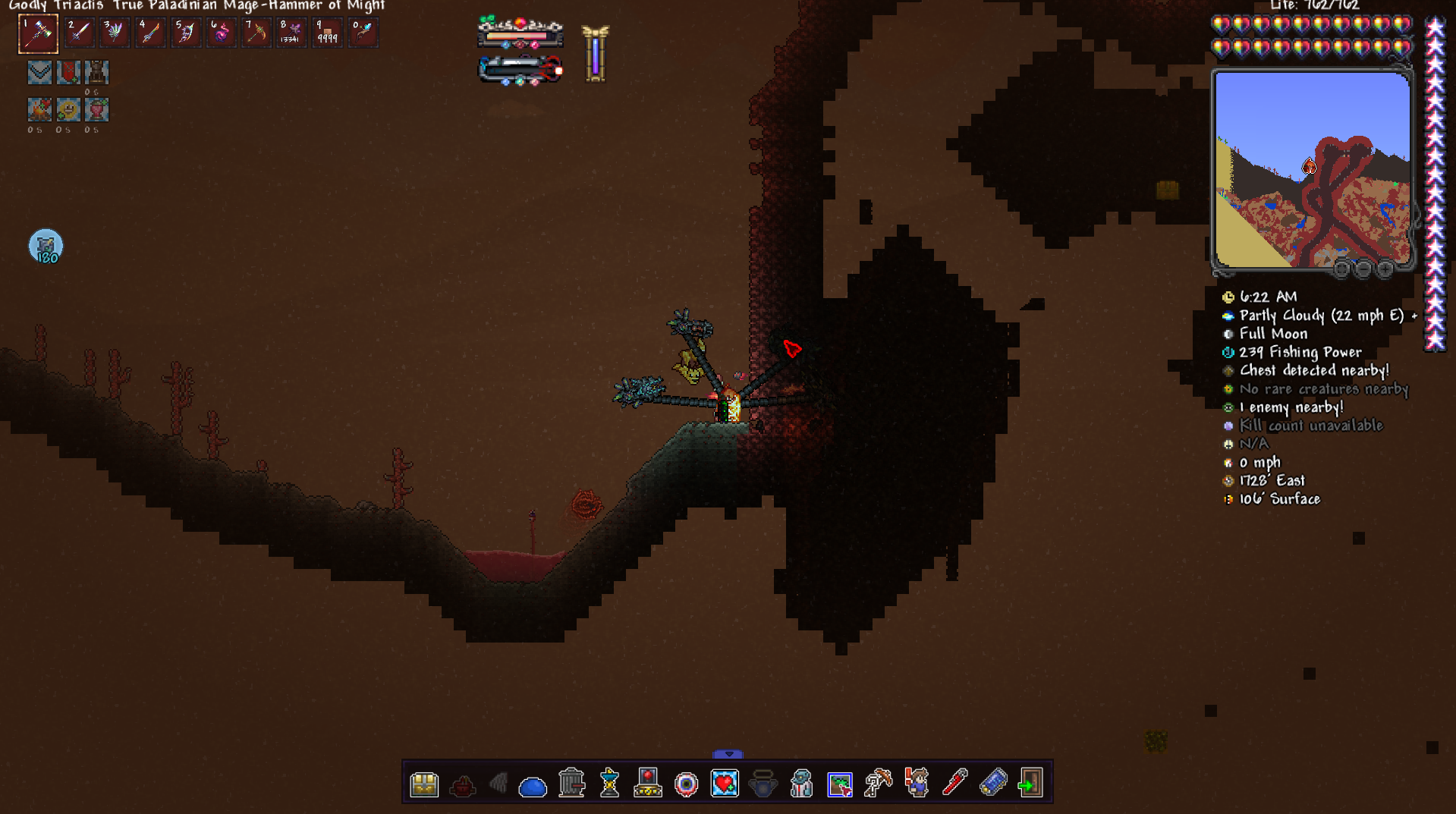The image size is (1456, 814).
Task: Zoom out the minimap with minus button
Action: point(1363,269)
